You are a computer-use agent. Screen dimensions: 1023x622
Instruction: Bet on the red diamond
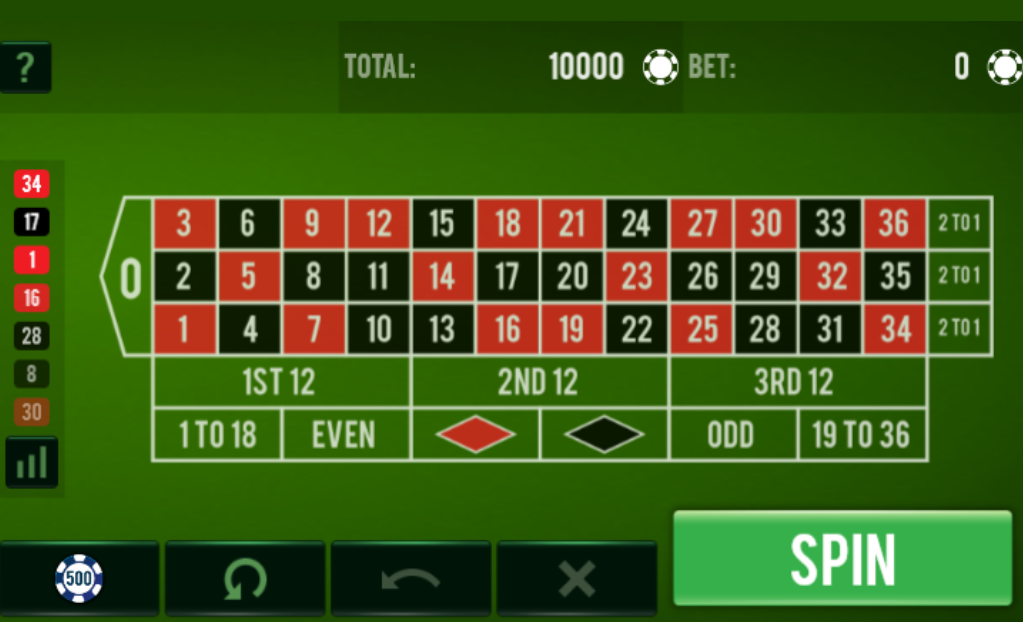coord(475,435)
